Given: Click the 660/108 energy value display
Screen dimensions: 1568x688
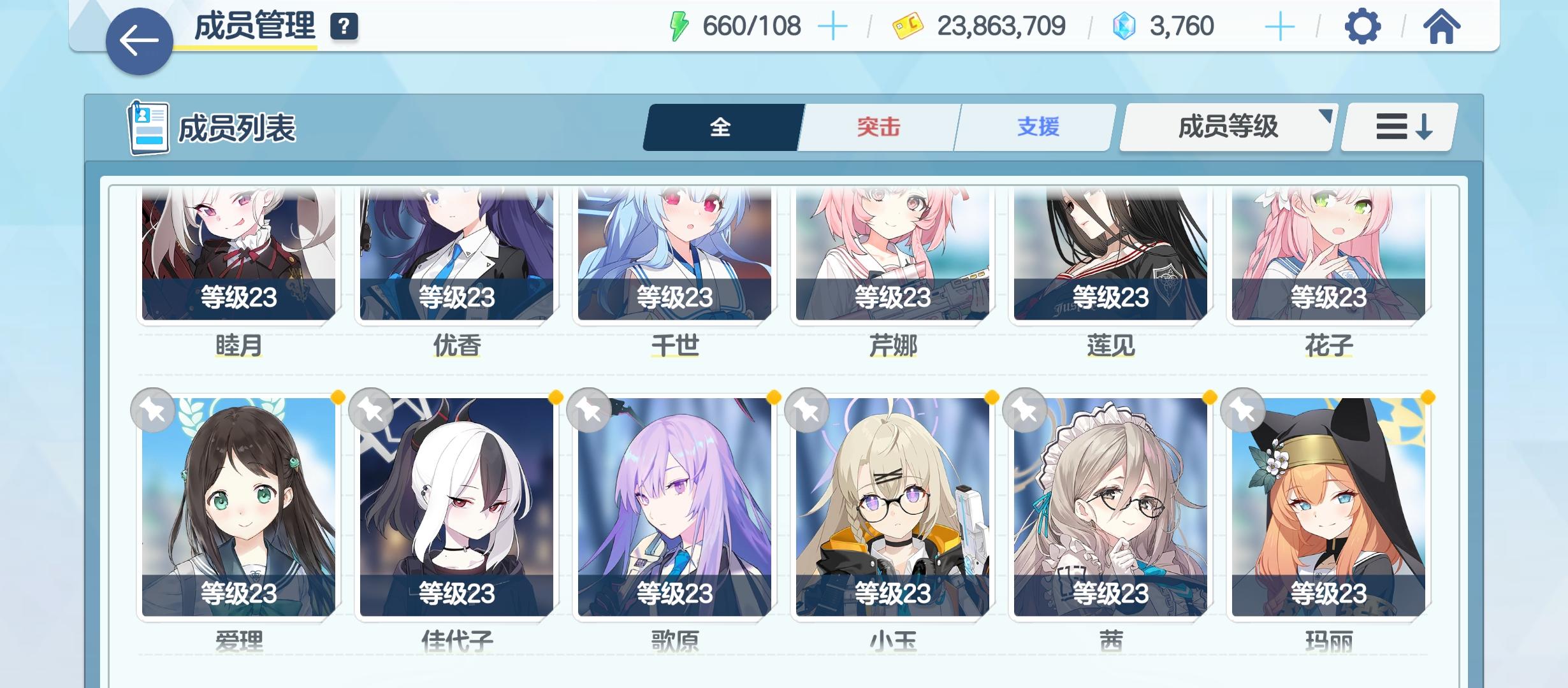Looking at the screenshot, I should (752, 25).
